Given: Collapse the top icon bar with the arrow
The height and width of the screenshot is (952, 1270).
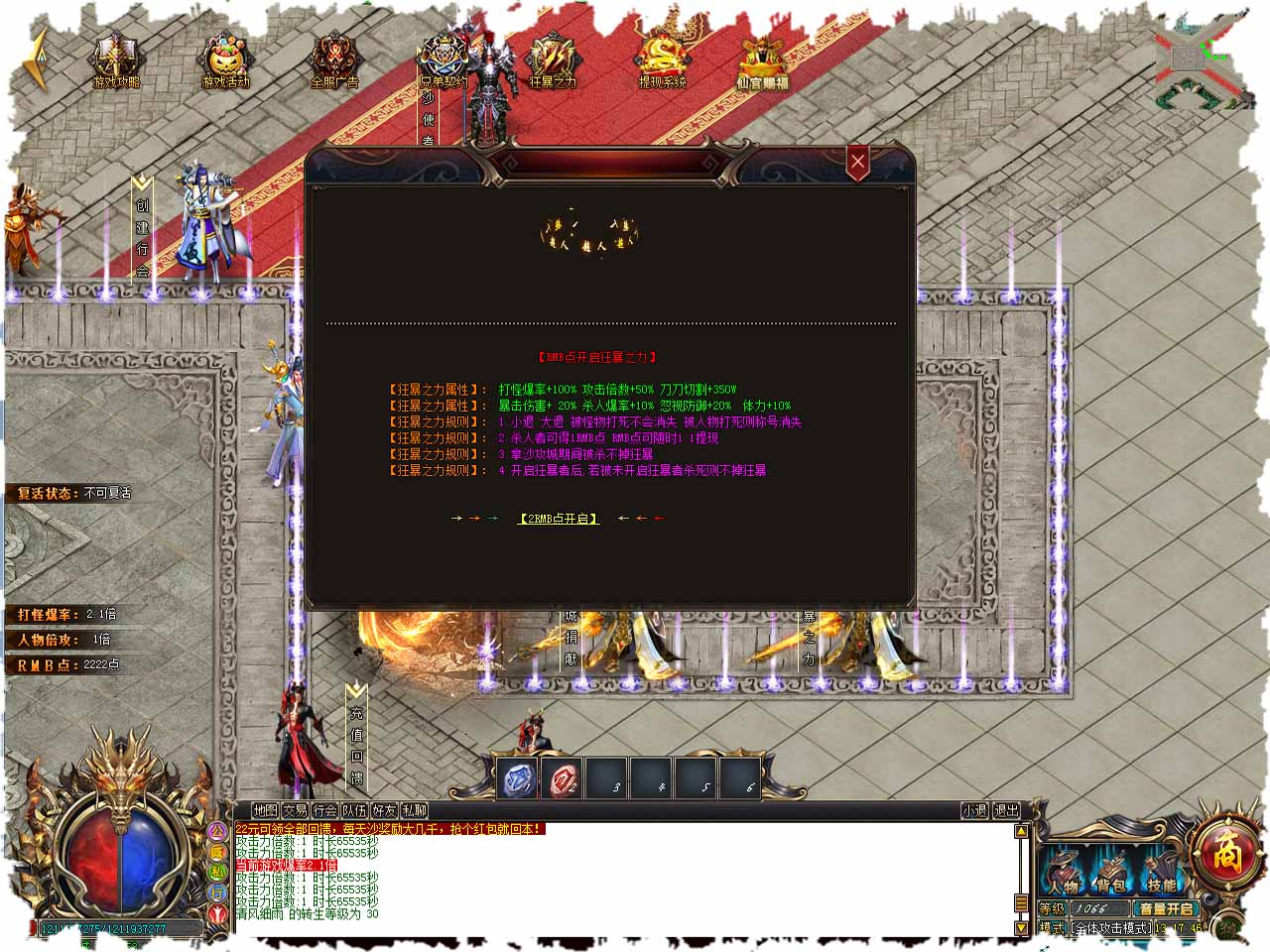Looking at the screenshot, I should pyautogui.click(x=38, y=59).
